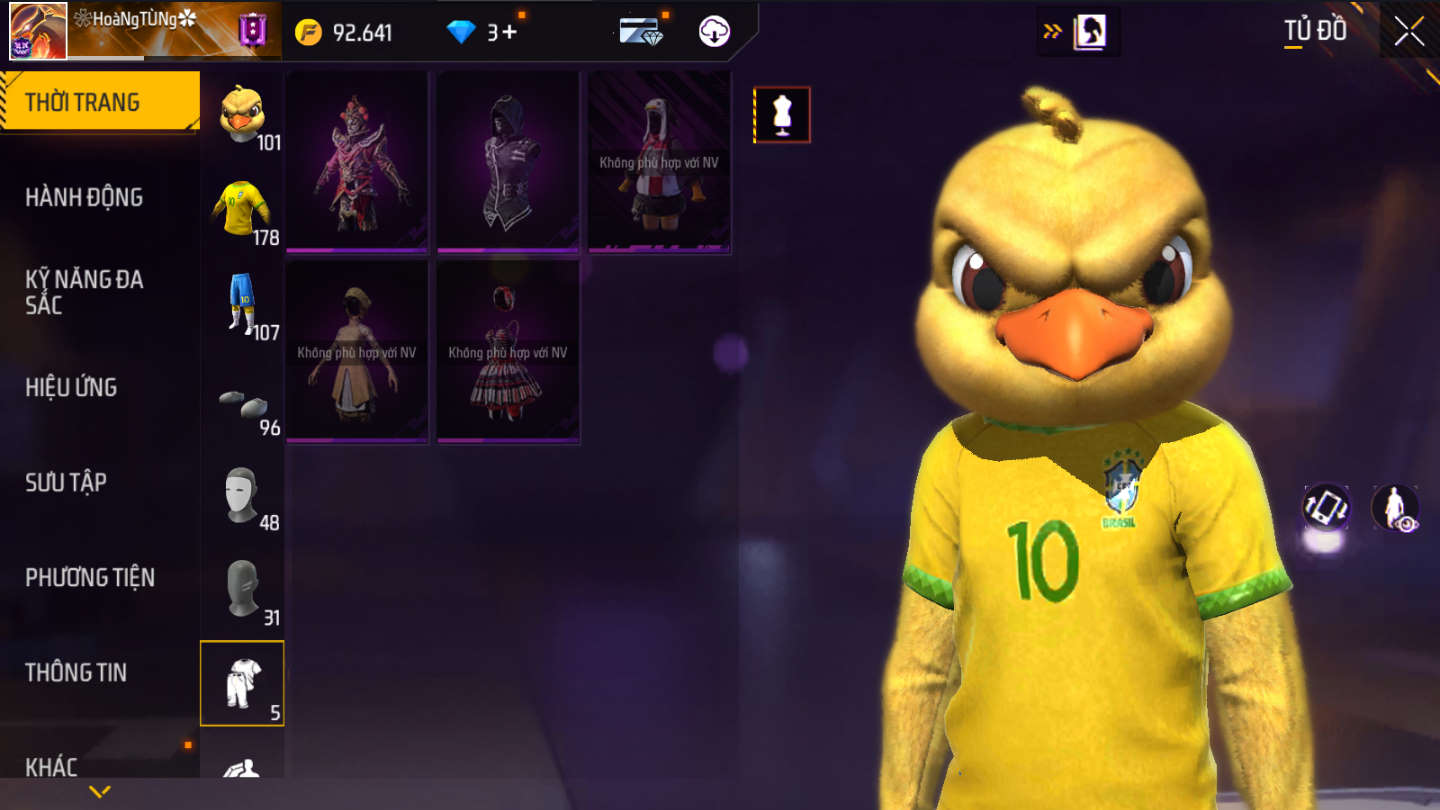Select the dark hooded outfit set
The height and width of the screenshot is (810, 1440).
pyautogui.click(x=508, y=160)
